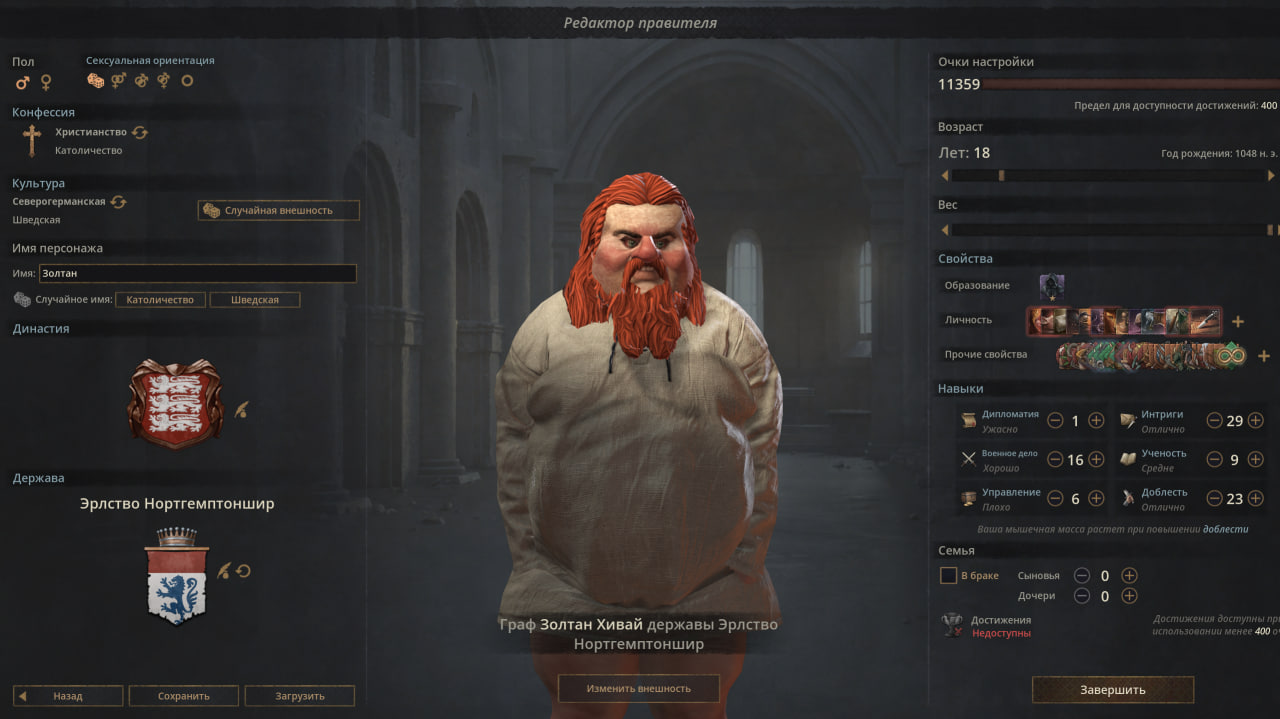Select the male gender icon
This screenshot has width=1280, height=719.
point(22,82)
